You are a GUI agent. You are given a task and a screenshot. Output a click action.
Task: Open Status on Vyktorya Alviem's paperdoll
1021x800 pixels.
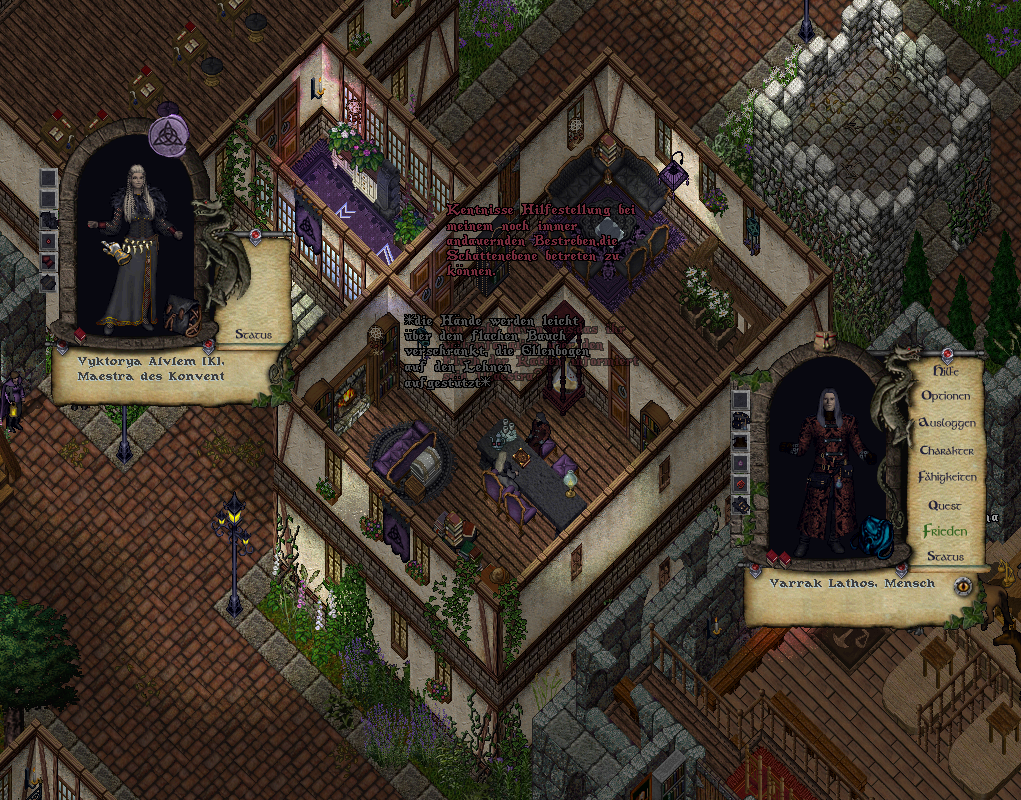254,334
